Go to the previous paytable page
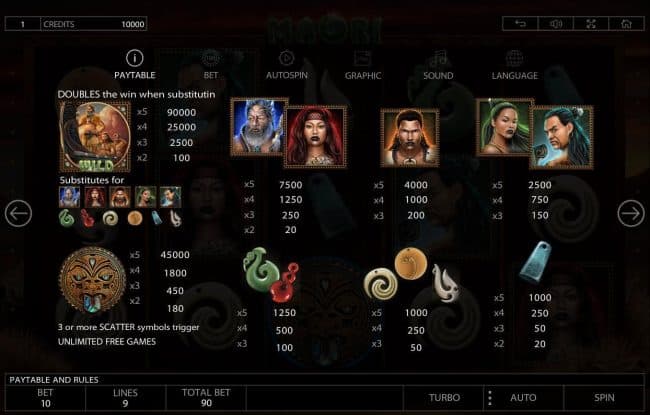The height and width of the screenshot is (415, 650). [18, 213]
